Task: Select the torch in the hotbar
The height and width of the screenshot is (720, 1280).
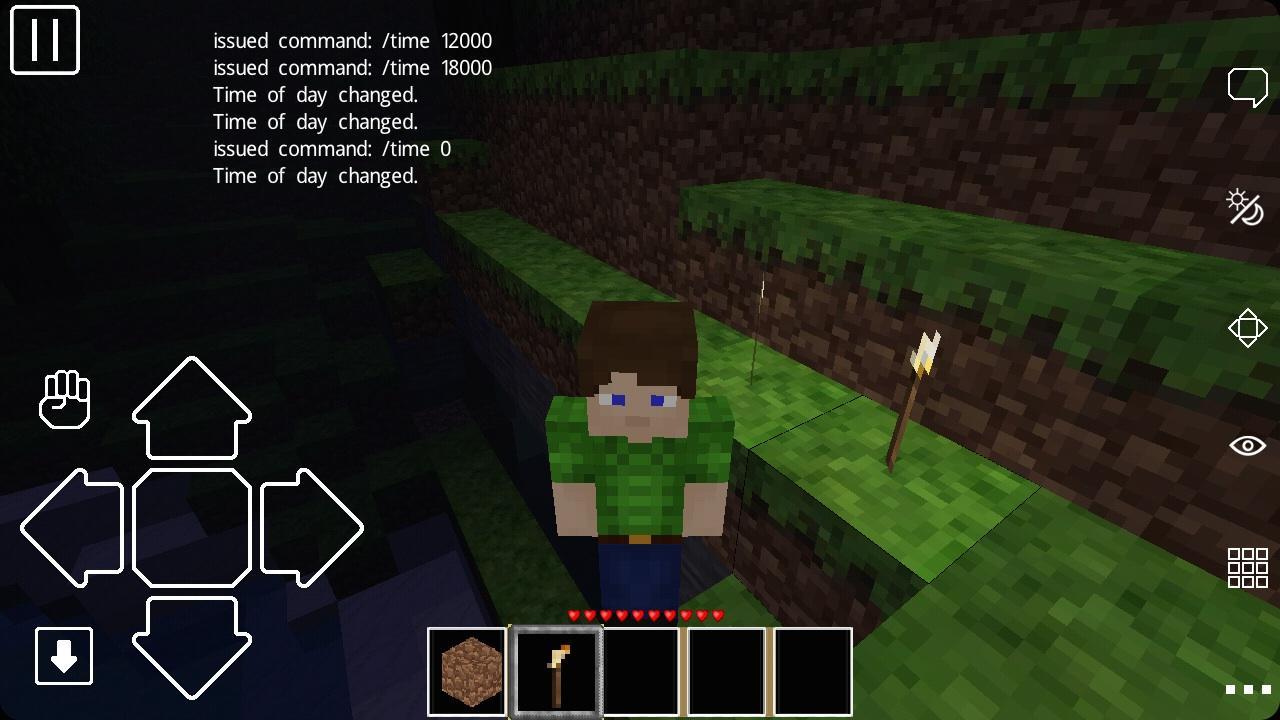Action: [556, 670]
